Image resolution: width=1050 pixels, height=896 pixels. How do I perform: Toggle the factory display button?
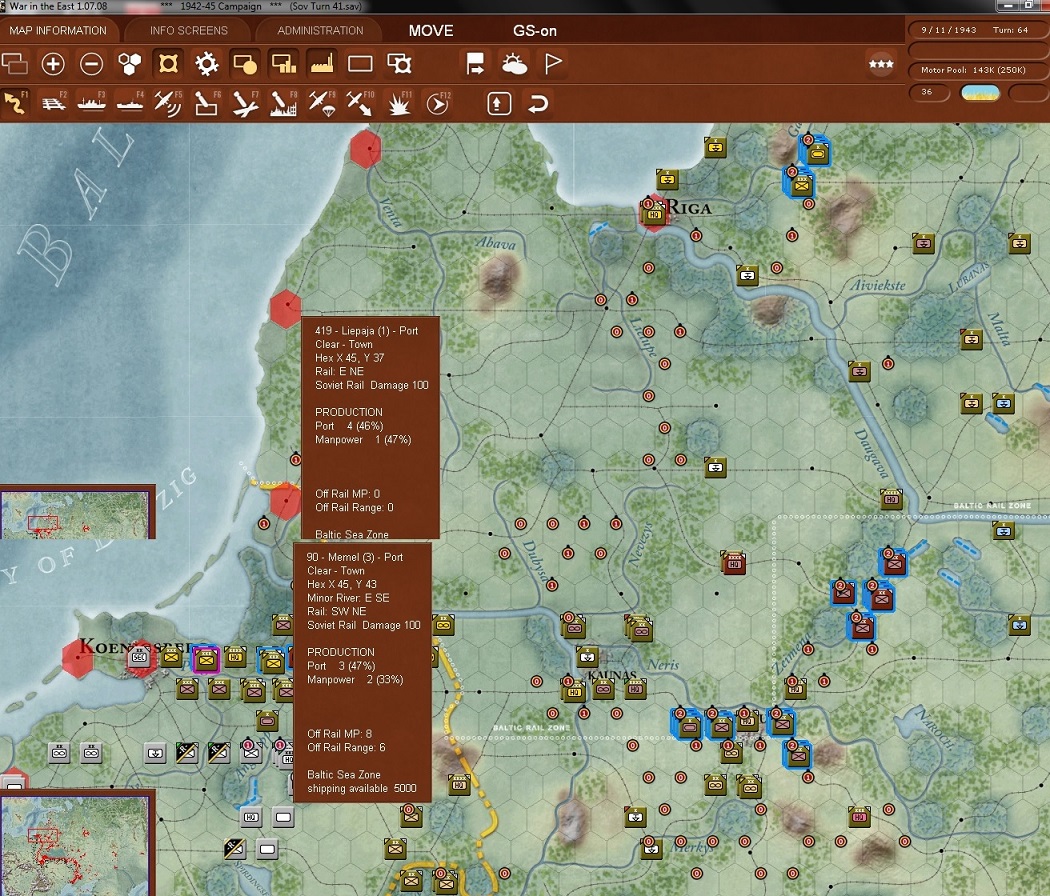[321, 65]
